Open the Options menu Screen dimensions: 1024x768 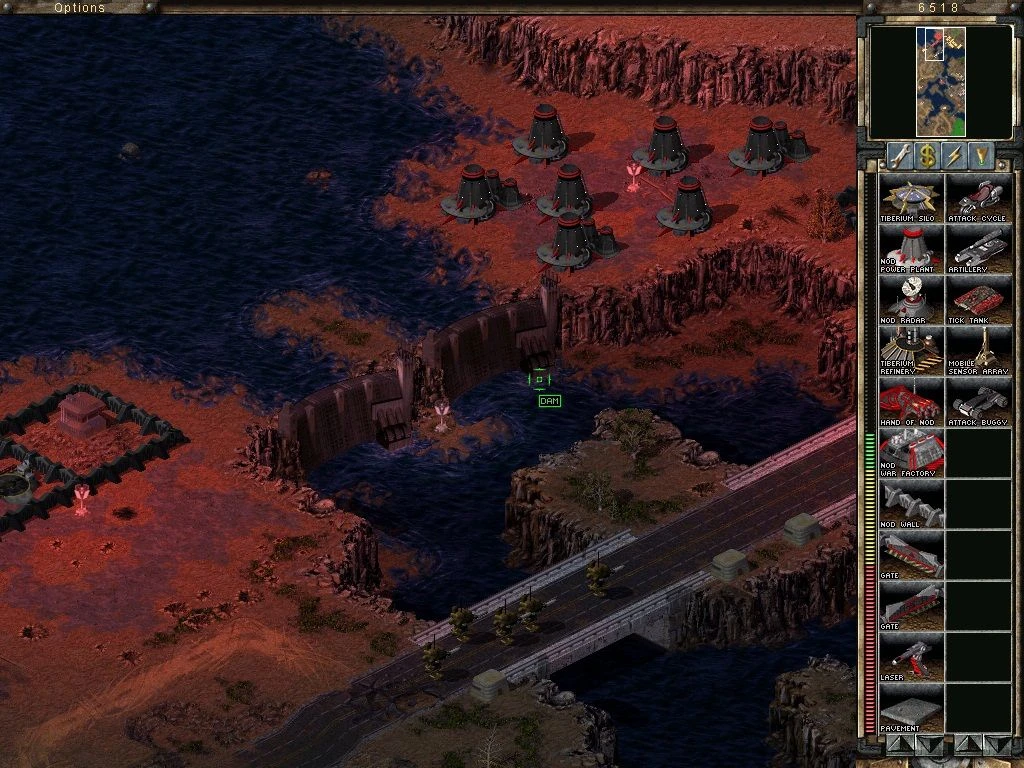pyautogui.click(x=79, y=8)
